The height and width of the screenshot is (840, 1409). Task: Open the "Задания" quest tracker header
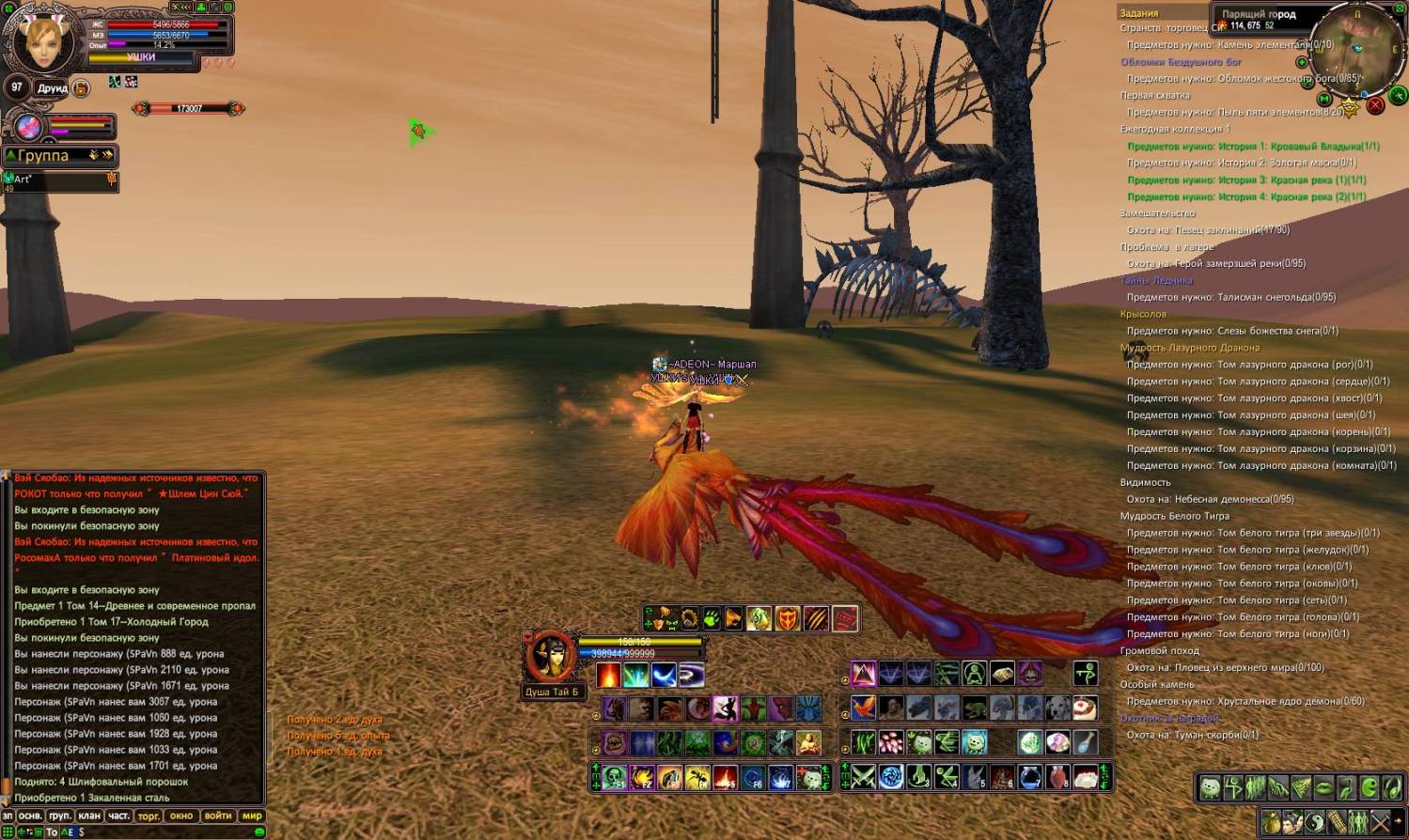1139,13
